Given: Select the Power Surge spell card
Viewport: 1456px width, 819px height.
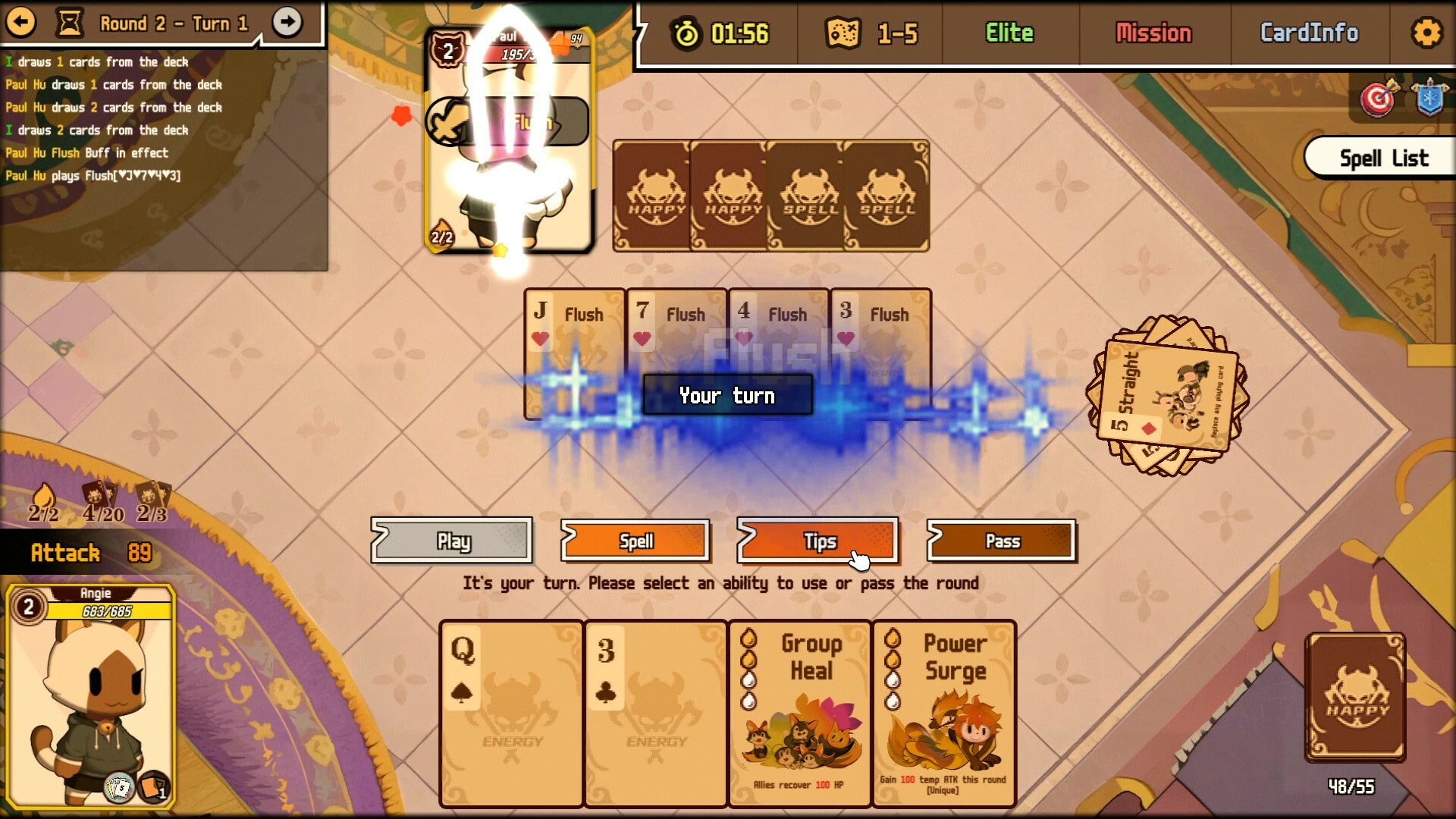Looking at the screenshot, I should (944, 713).
